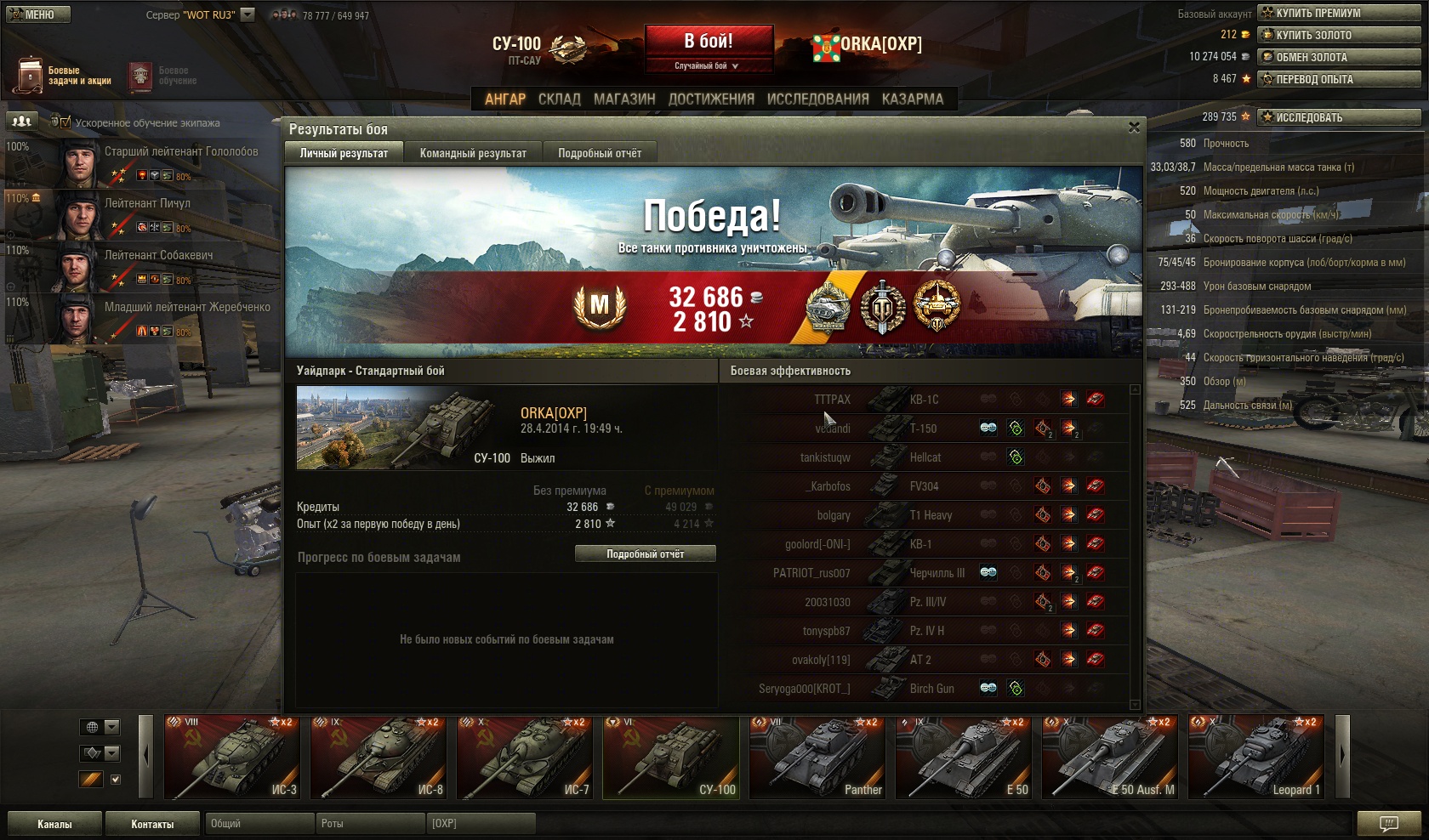The width and height of the screenshot is (1429, 840).
Task: Click the 'Подробный отчёт' button under experience
Action: [645, 554]
